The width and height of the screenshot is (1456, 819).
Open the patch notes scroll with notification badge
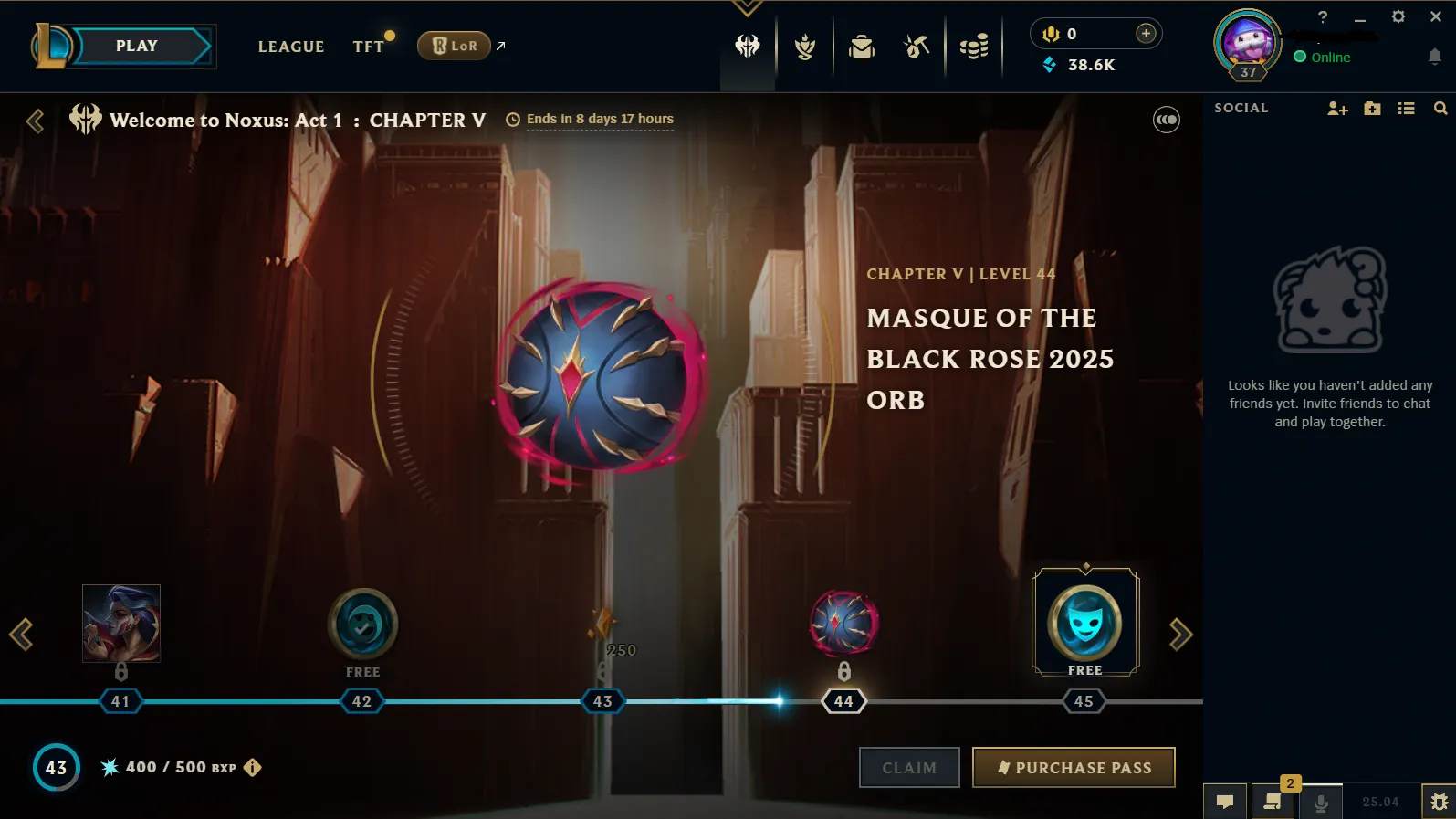point(1273,801)
